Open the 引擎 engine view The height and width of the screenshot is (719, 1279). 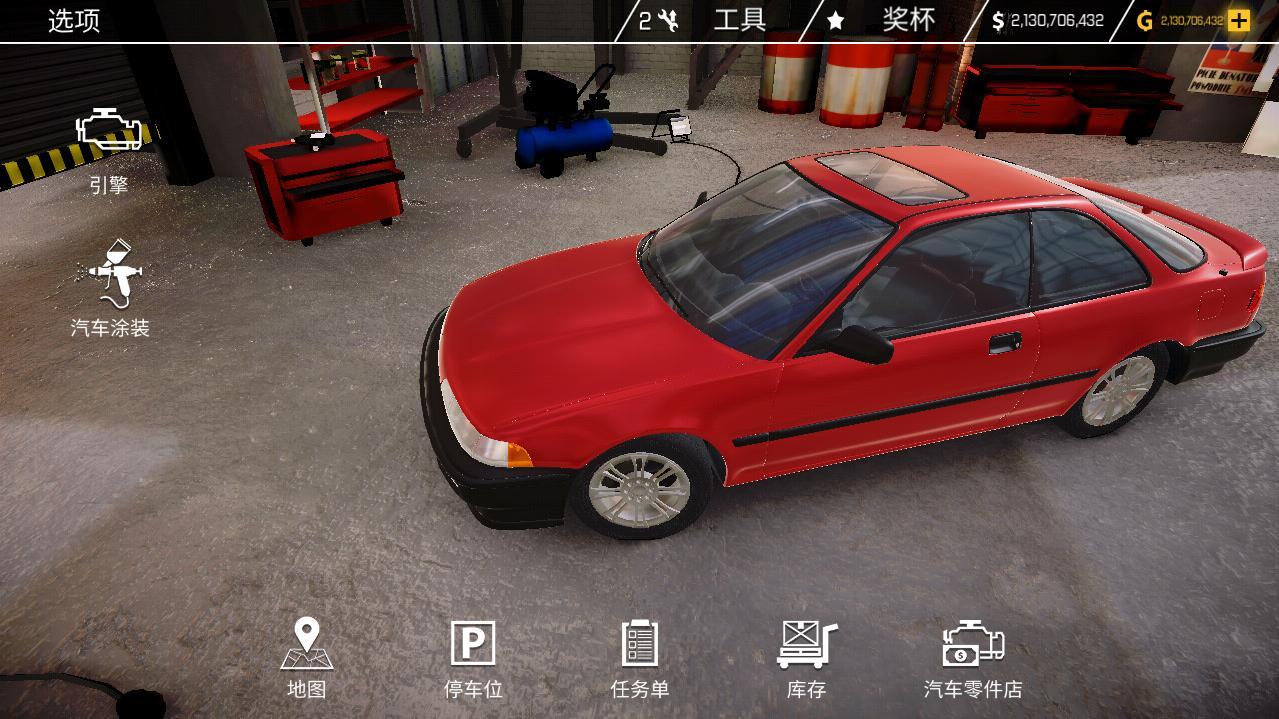click(109, 150)
